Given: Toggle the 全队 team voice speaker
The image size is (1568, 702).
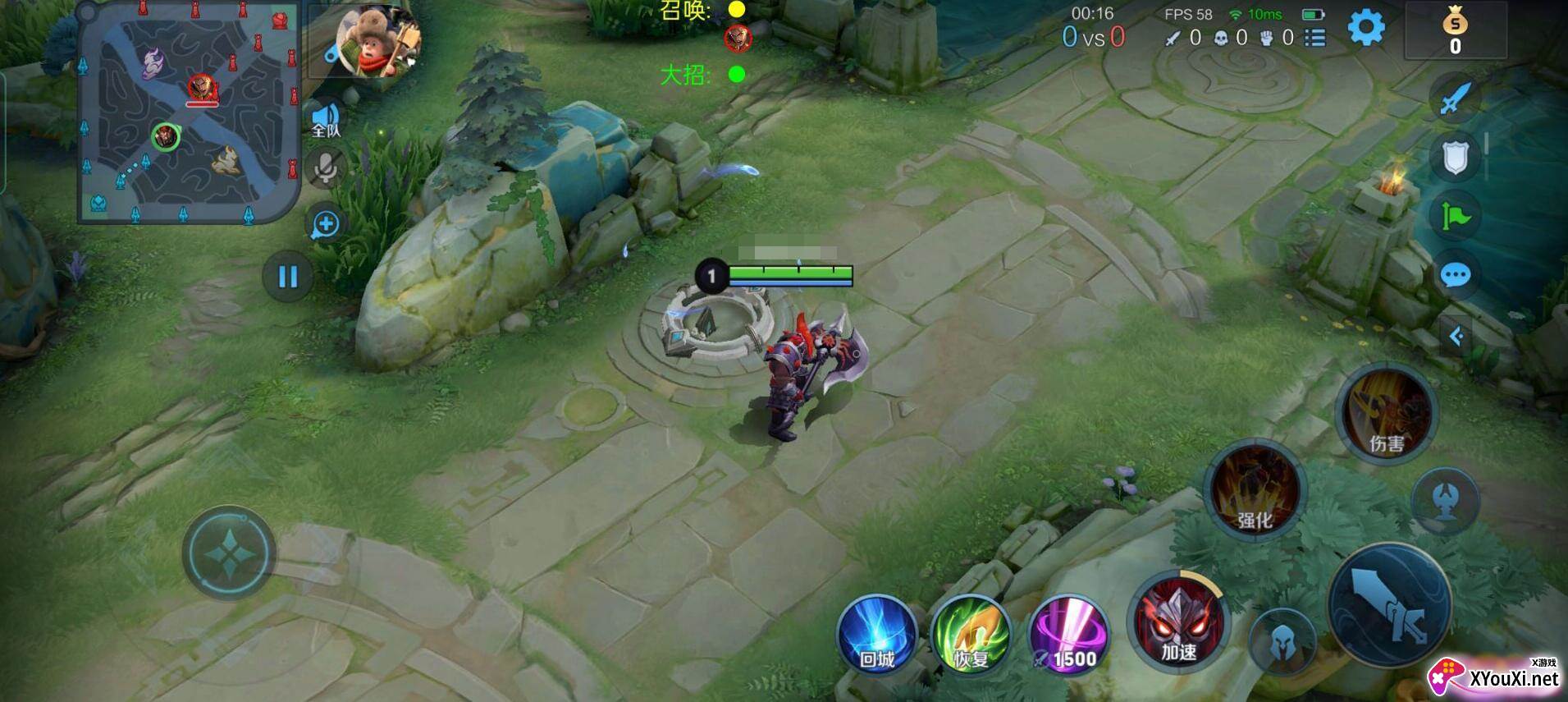Looking at the screenshot, I should coord(326,120).
